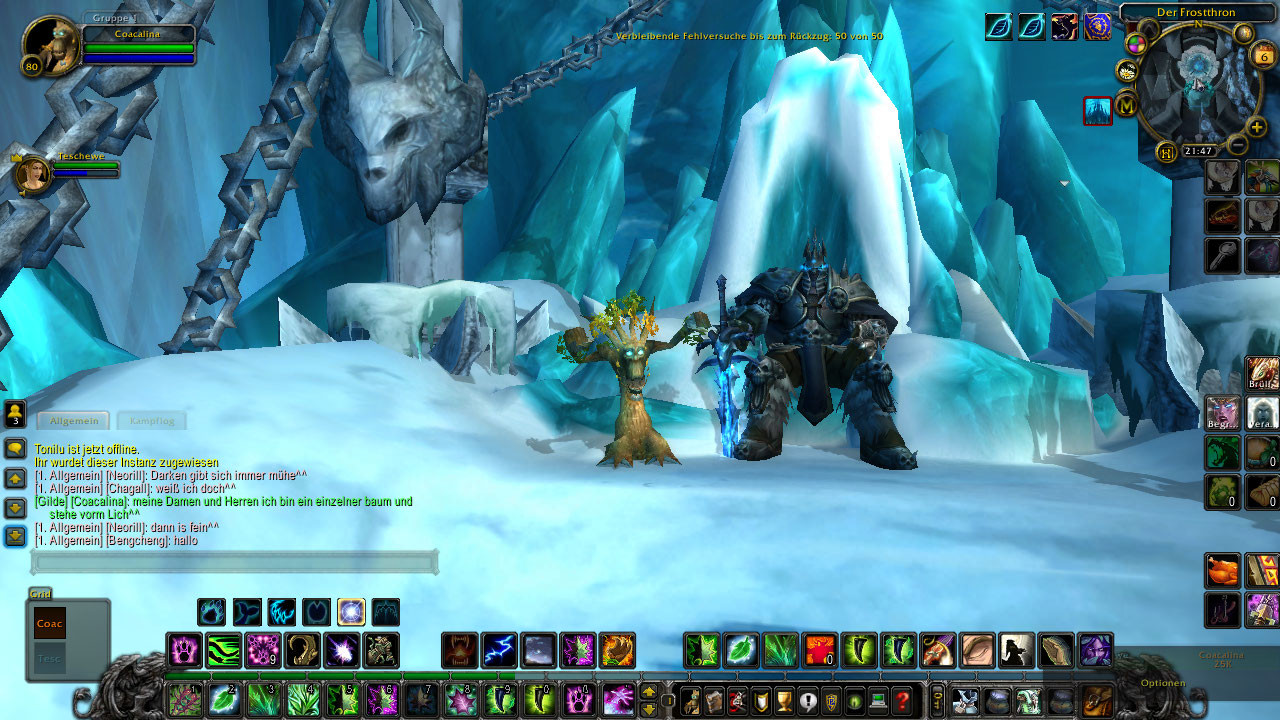Open the red question mark help button

click(x=902, y=700)
